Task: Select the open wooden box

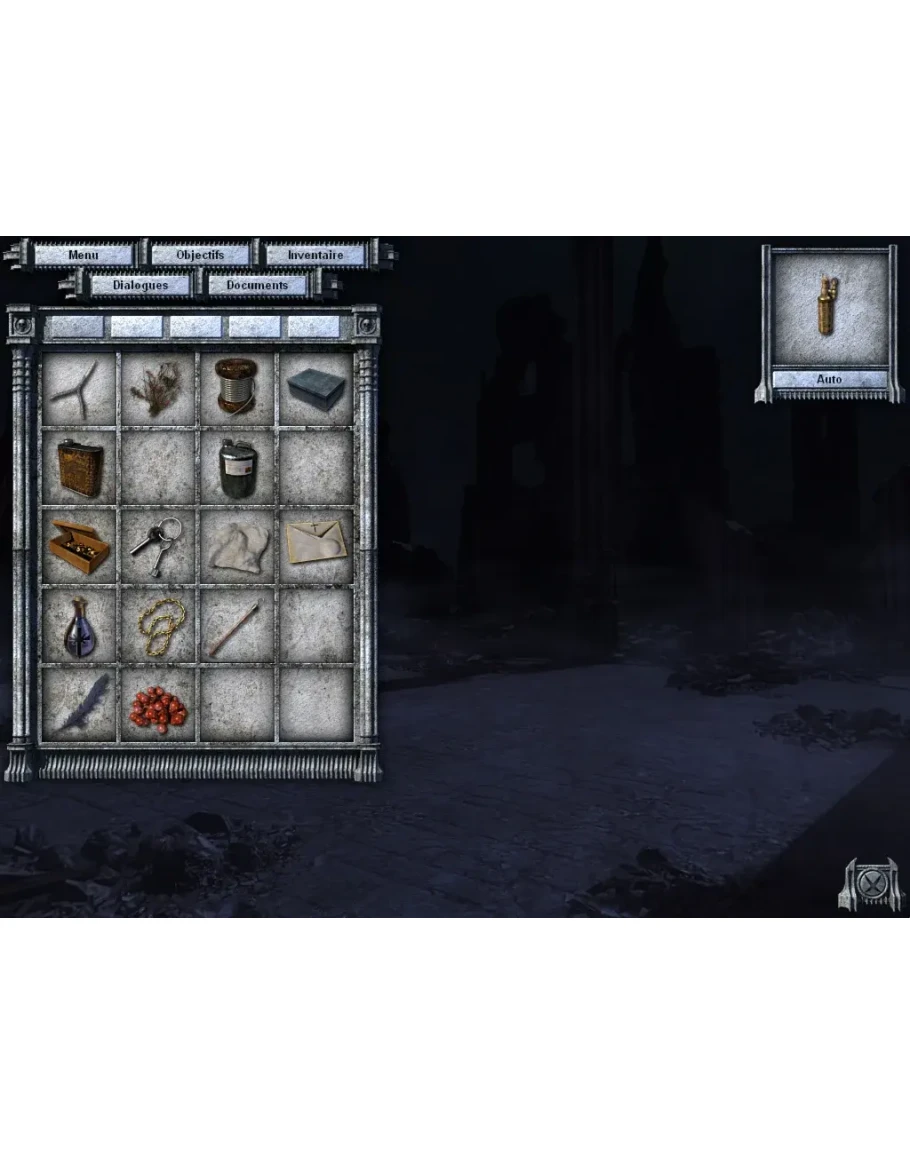Action: pos(79,546)
